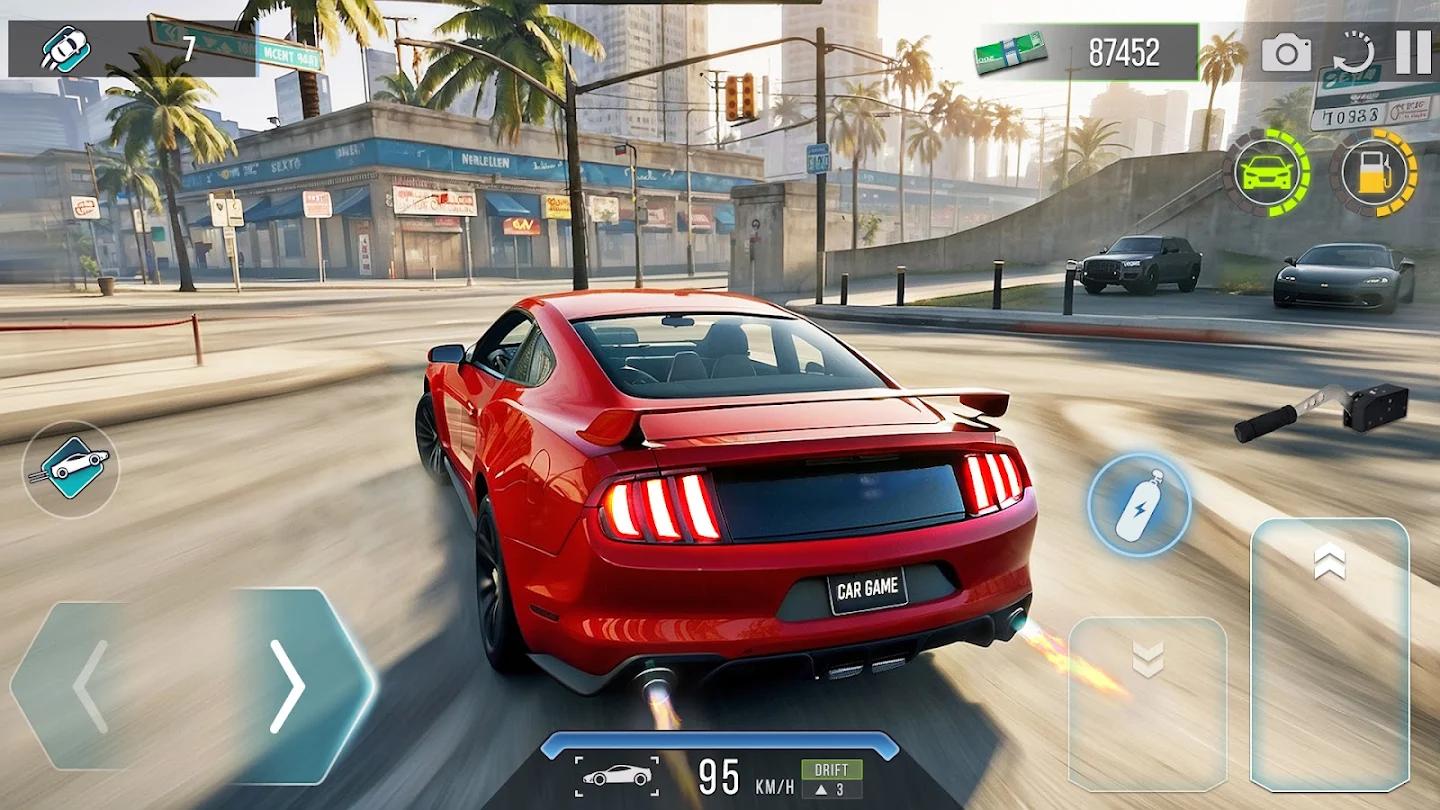The width and height of the screenshot is (1440, 810).
Task: Tap the car counter icon
Action: pos(66,50)
